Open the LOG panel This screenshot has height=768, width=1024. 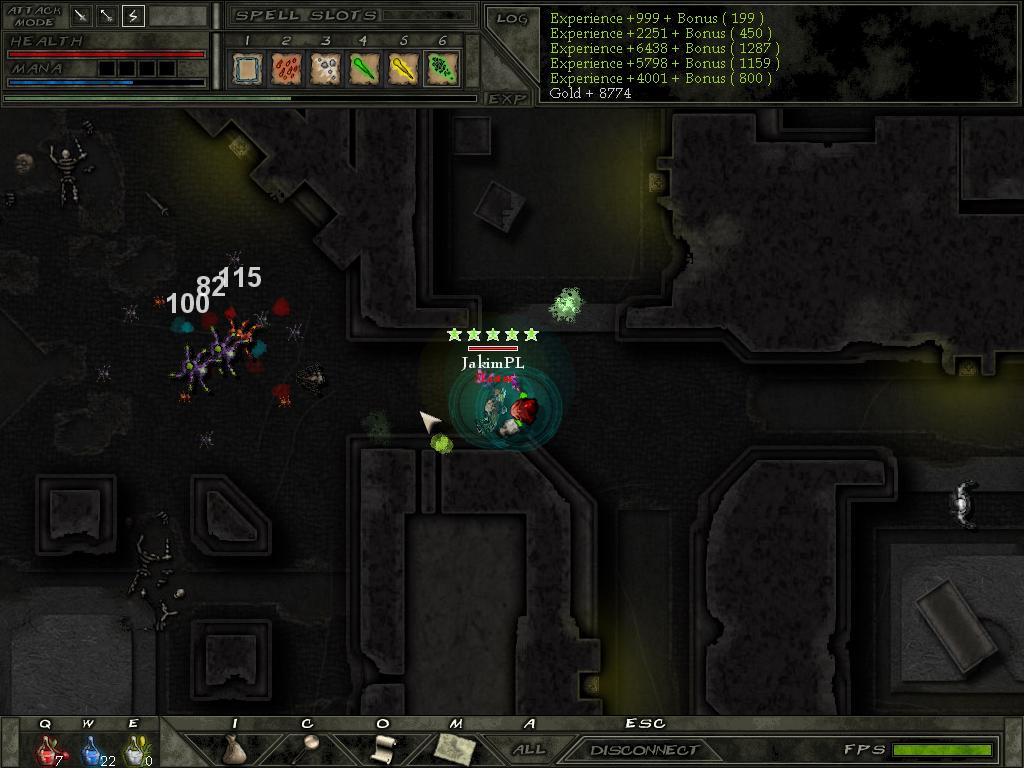(x=511, y=19)
